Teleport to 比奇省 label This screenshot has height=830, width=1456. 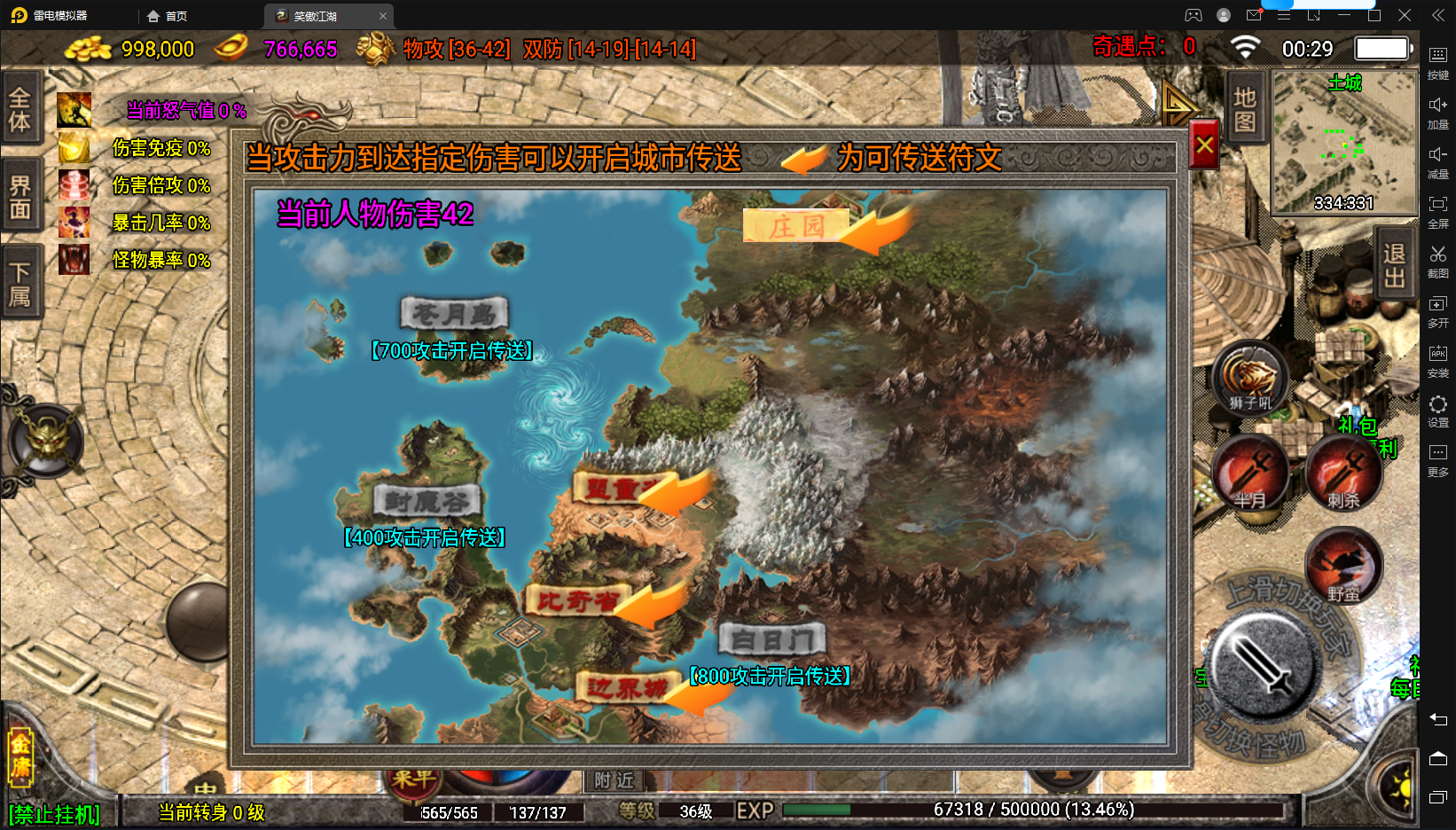pos(576,601)
